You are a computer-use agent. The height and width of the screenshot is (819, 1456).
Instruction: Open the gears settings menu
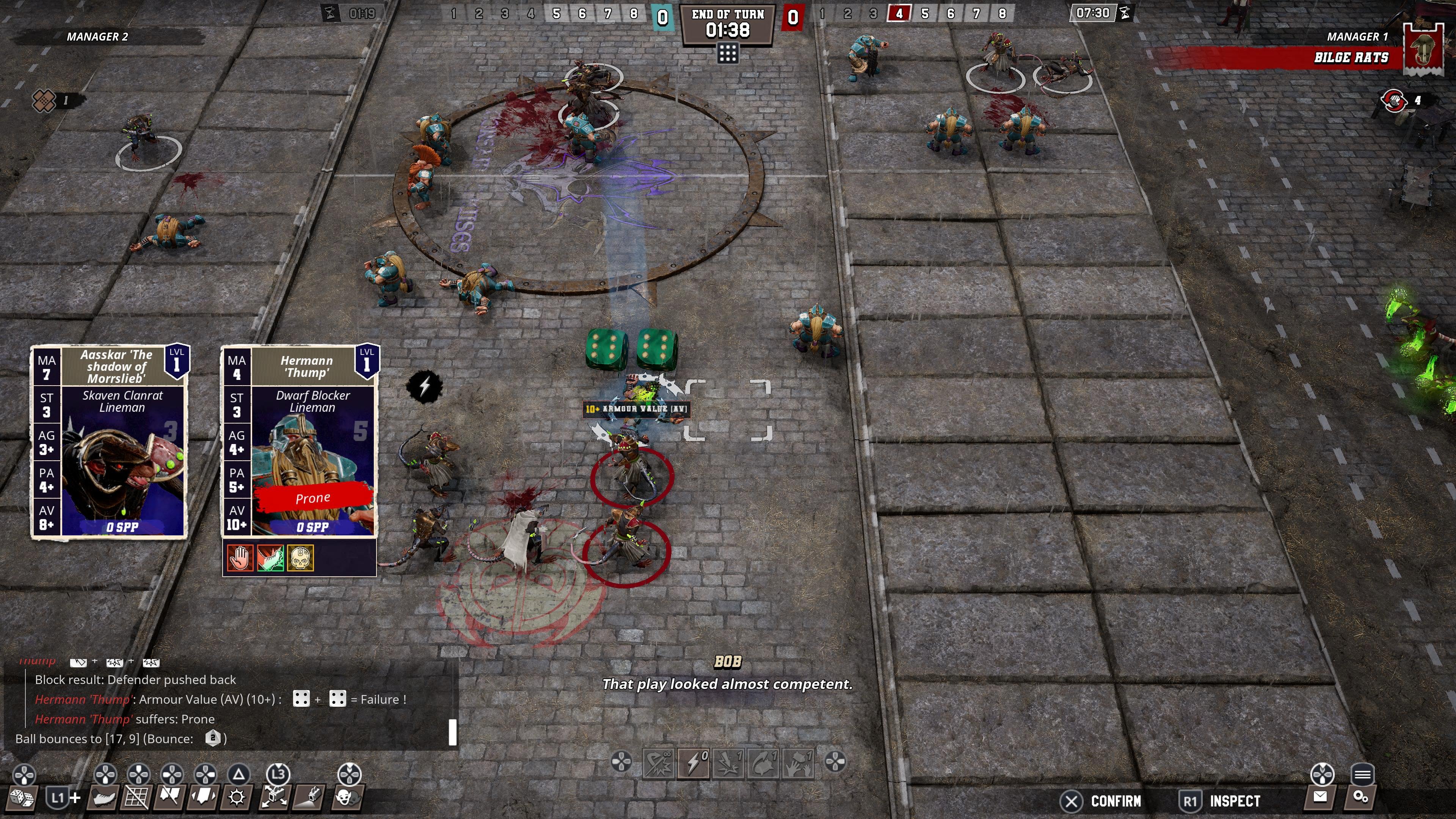click(x=1360, y=797)
